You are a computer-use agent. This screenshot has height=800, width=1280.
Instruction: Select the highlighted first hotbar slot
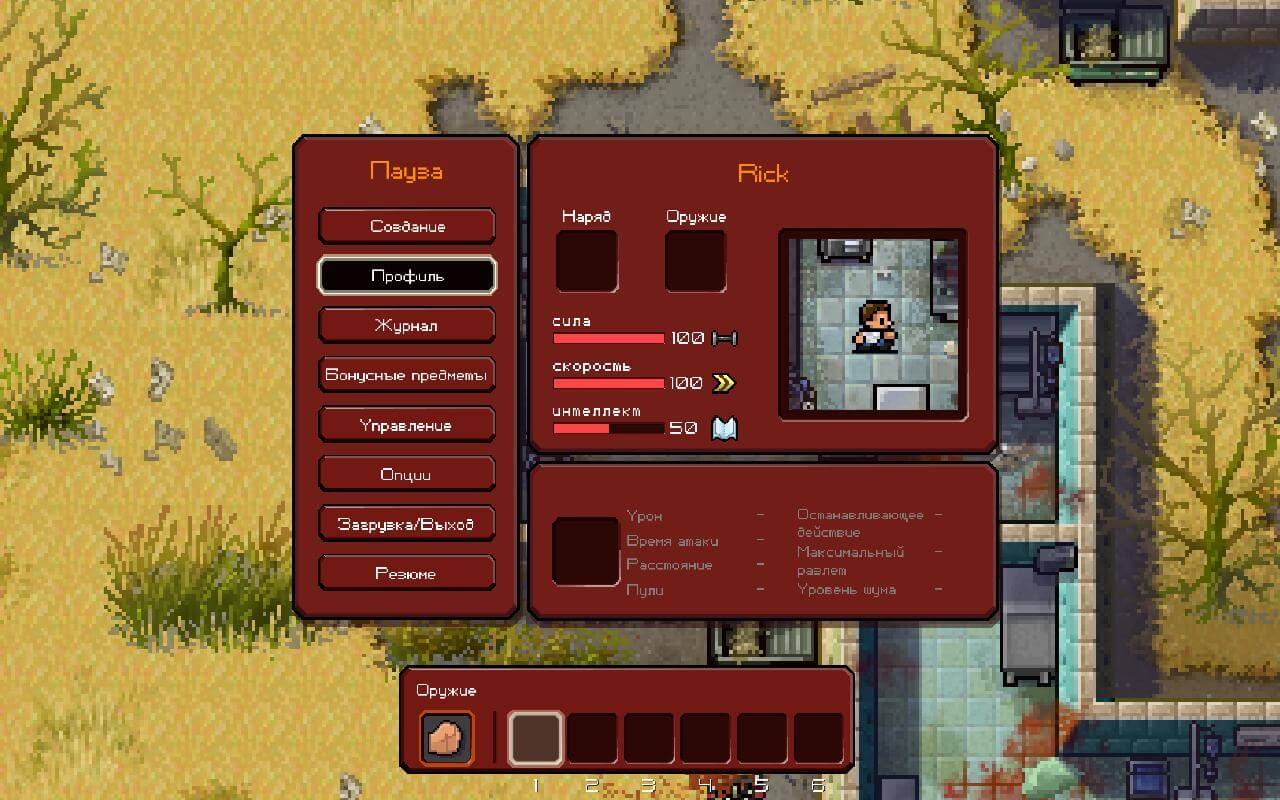tap(535, 739)
